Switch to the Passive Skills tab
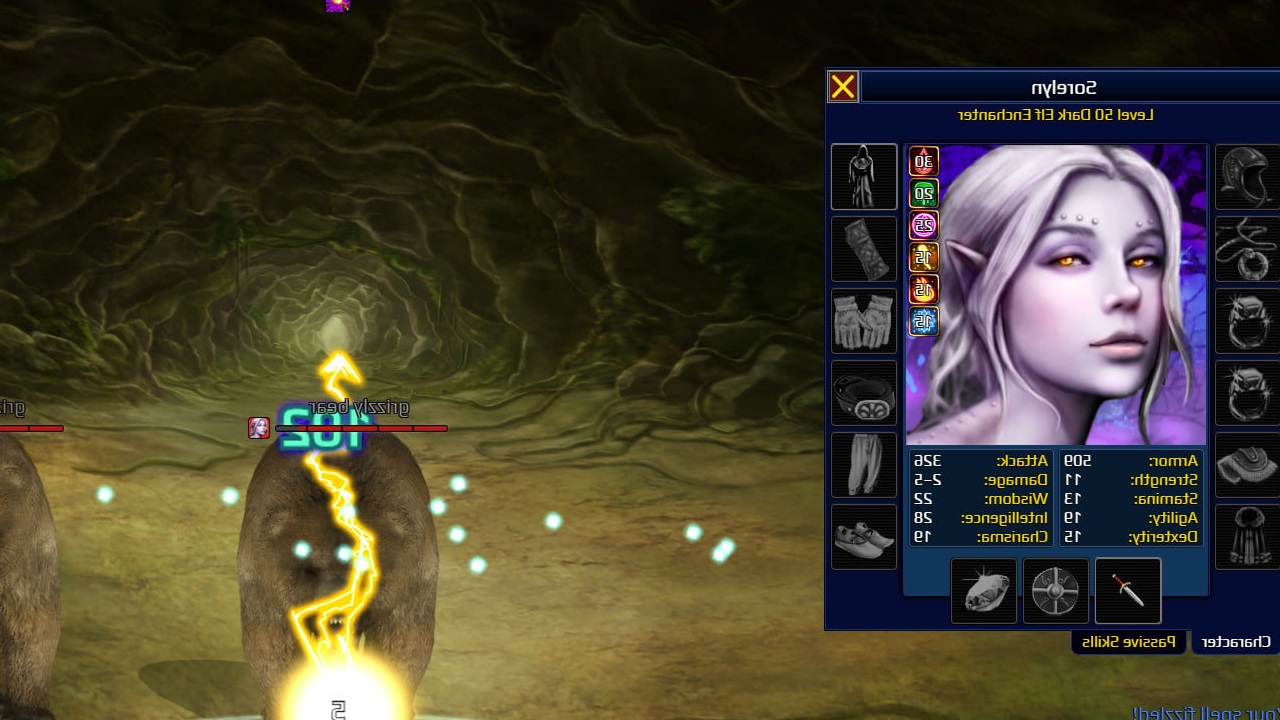This screenshot has height=720, width=1280. pyautogui.click(x=1130, y=642)
